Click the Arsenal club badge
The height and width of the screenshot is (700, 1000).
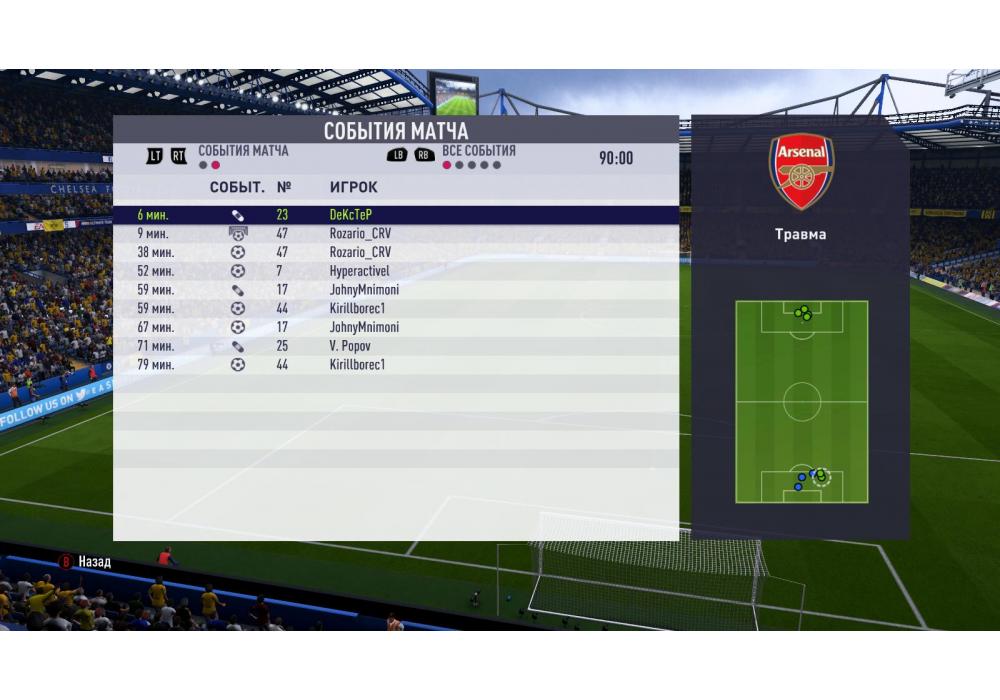coord(801,172)
